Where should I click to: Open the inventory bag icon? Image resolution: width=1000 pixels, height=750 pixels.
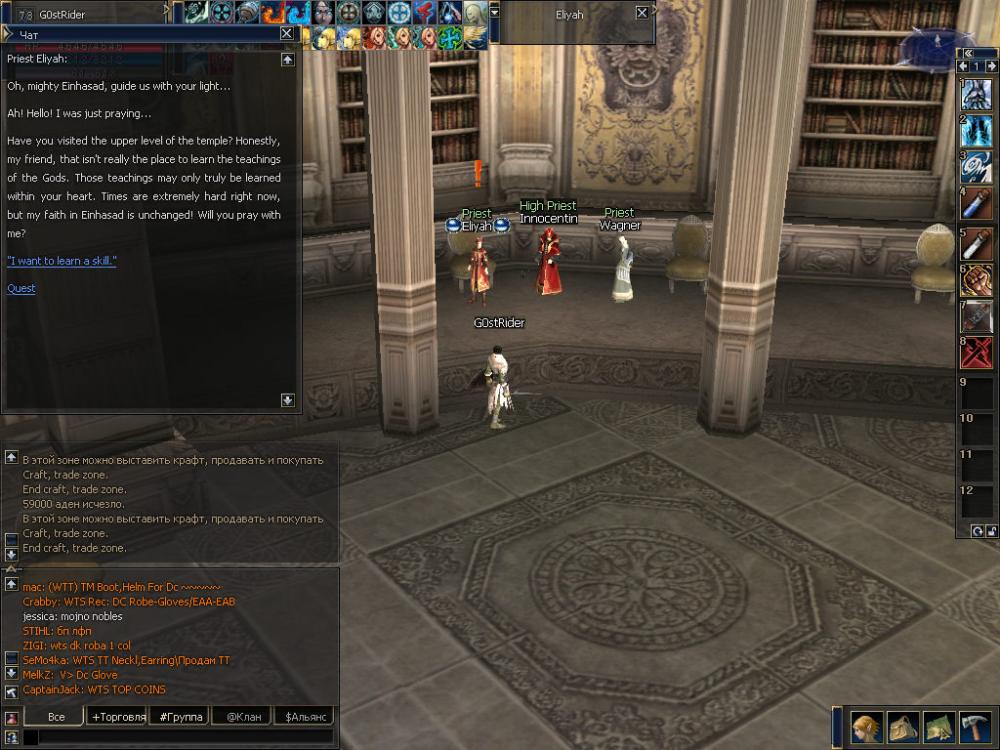click(x=903, y=725)
